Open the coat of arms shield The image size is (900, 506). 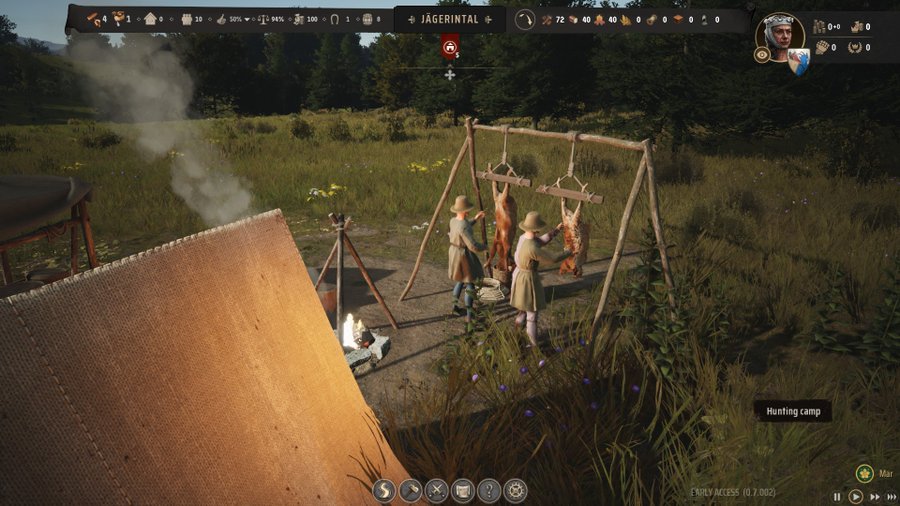pos(798,62)
